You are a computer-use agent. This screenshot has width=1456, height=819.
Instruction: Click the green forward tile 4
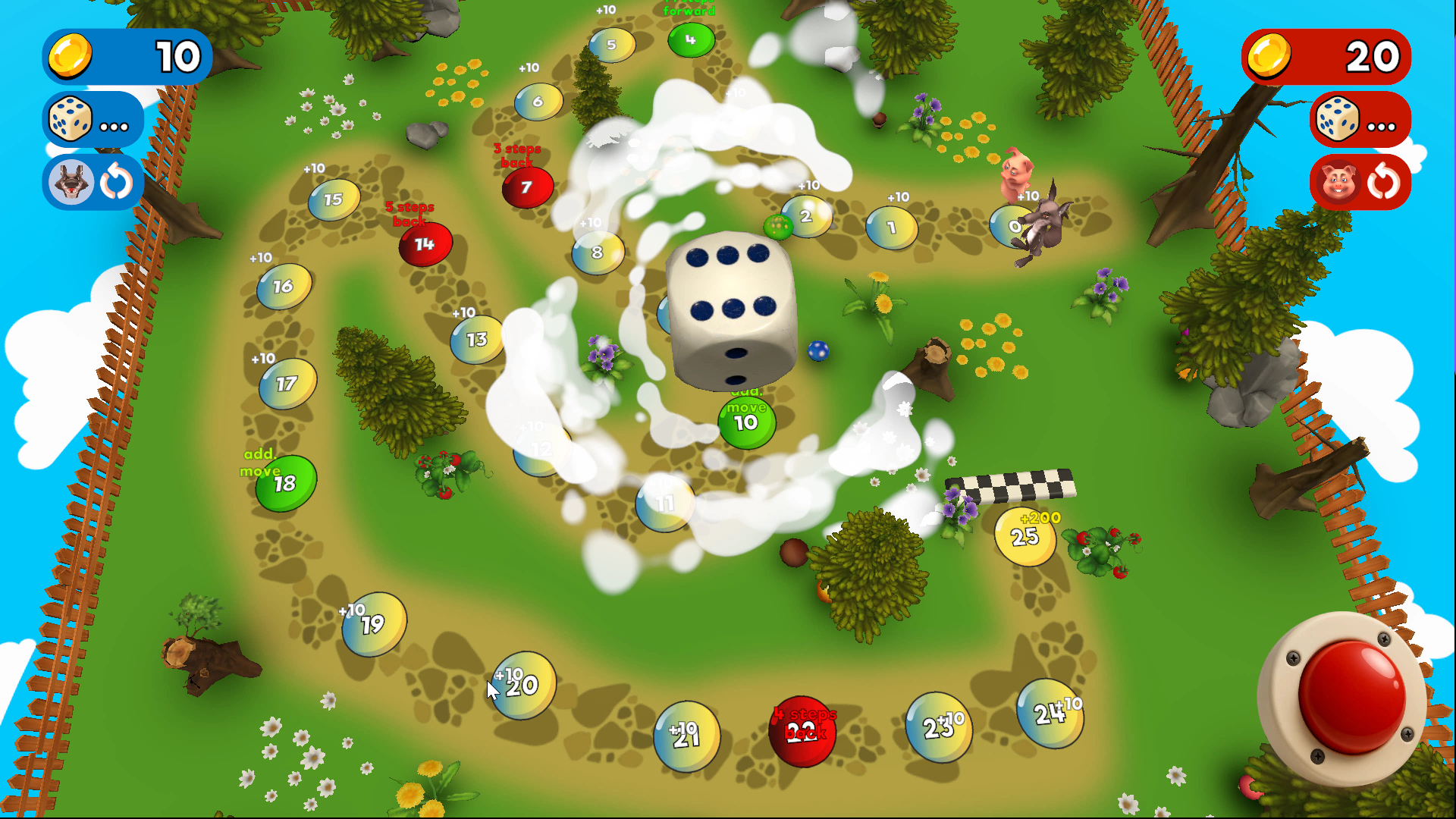tap(689, 40)
